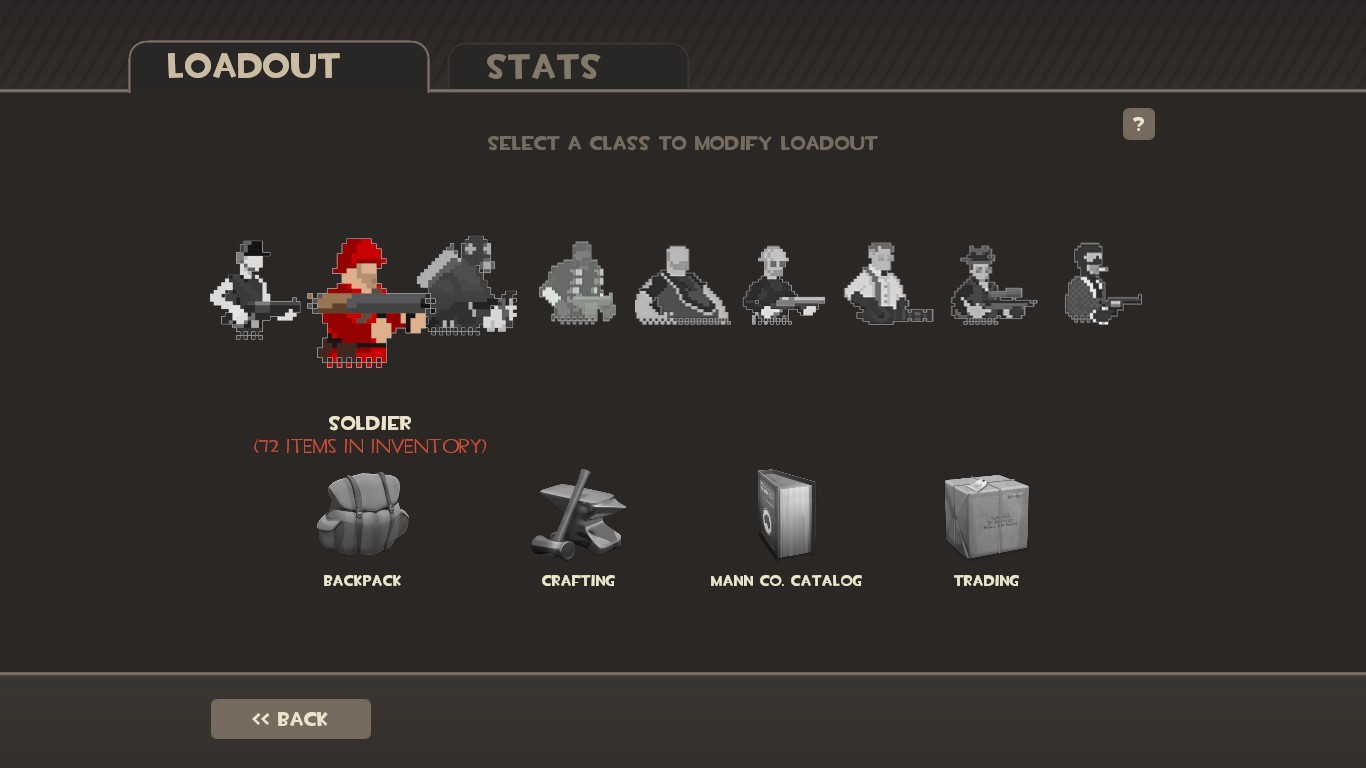Open the Backpack

pyautogui.click(x=362, y=514)
